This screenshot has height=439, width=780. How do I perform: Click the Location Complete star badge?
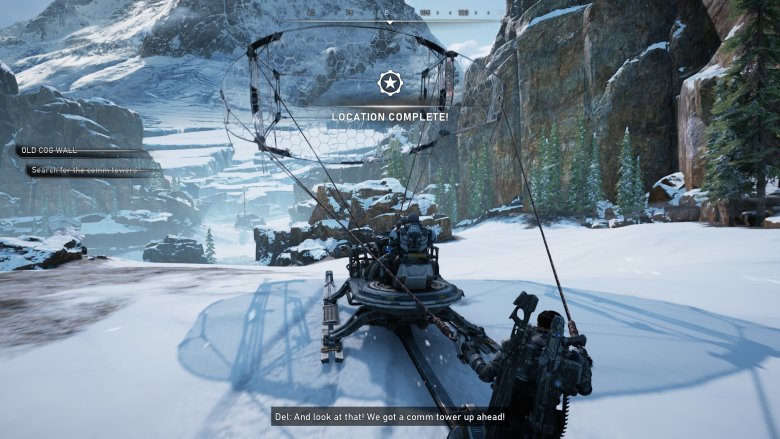point(390,83)
